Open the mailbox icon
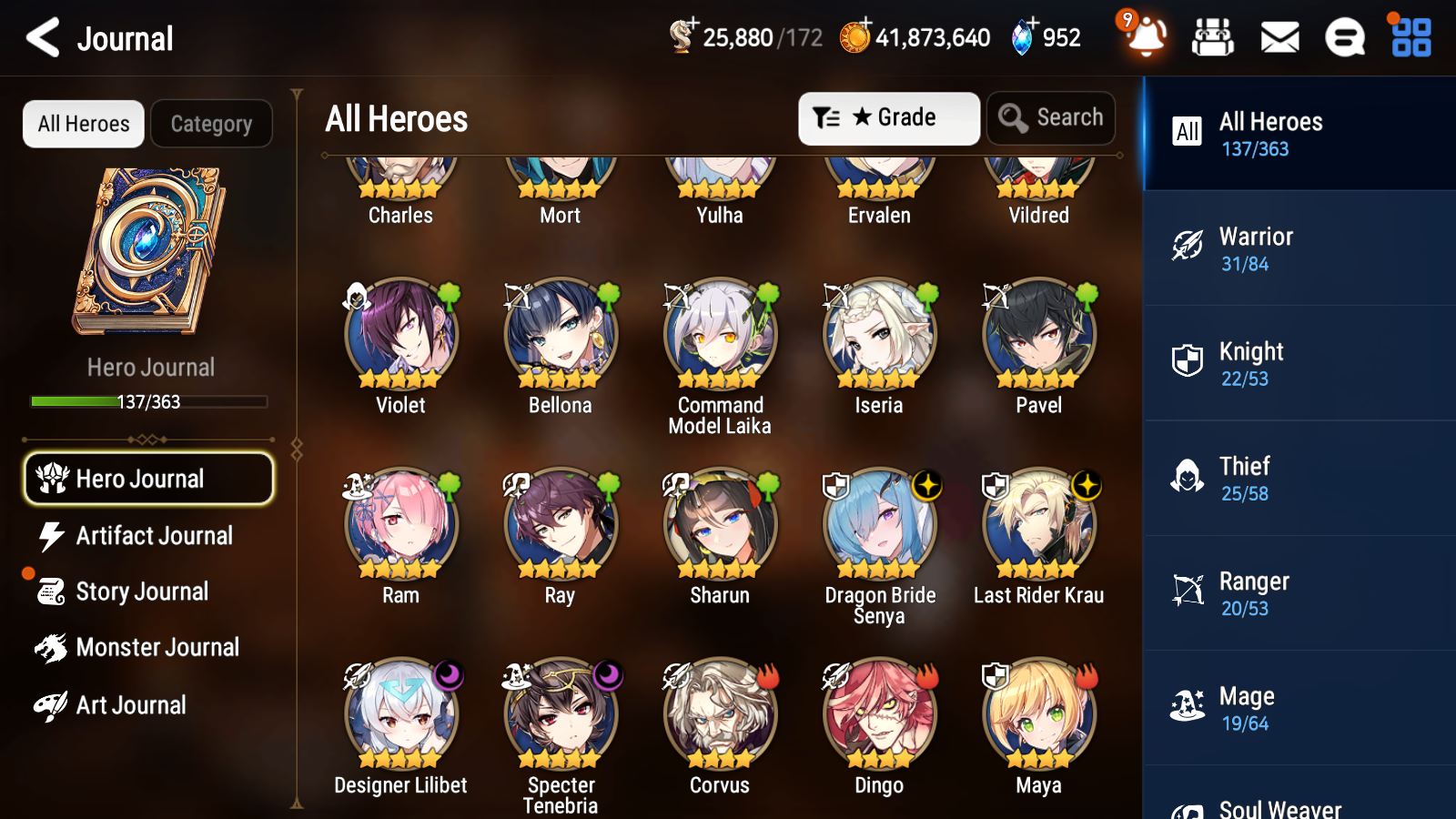Image resolution: width=1456 pixels, height=819 pixels. [1279, 37]
